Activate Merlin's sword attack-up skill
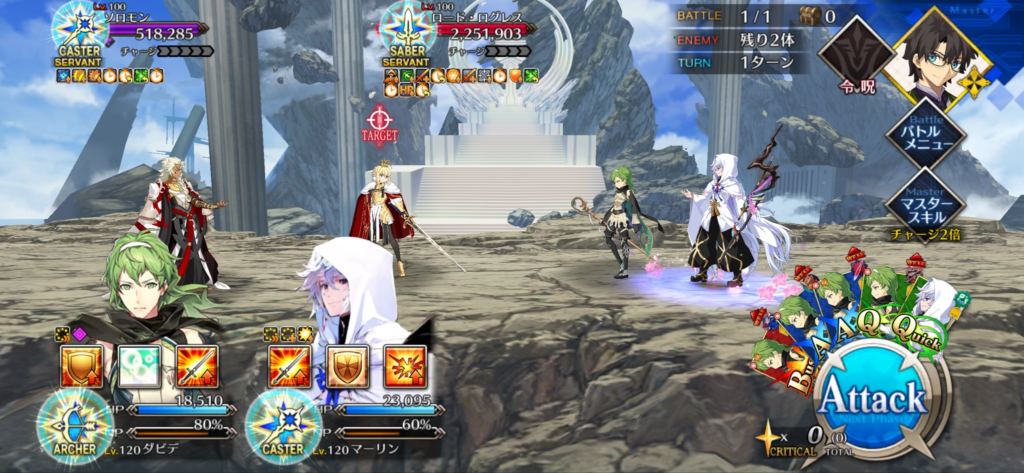Viewport: 1024px width, 473px height. (x=289, y=366)
